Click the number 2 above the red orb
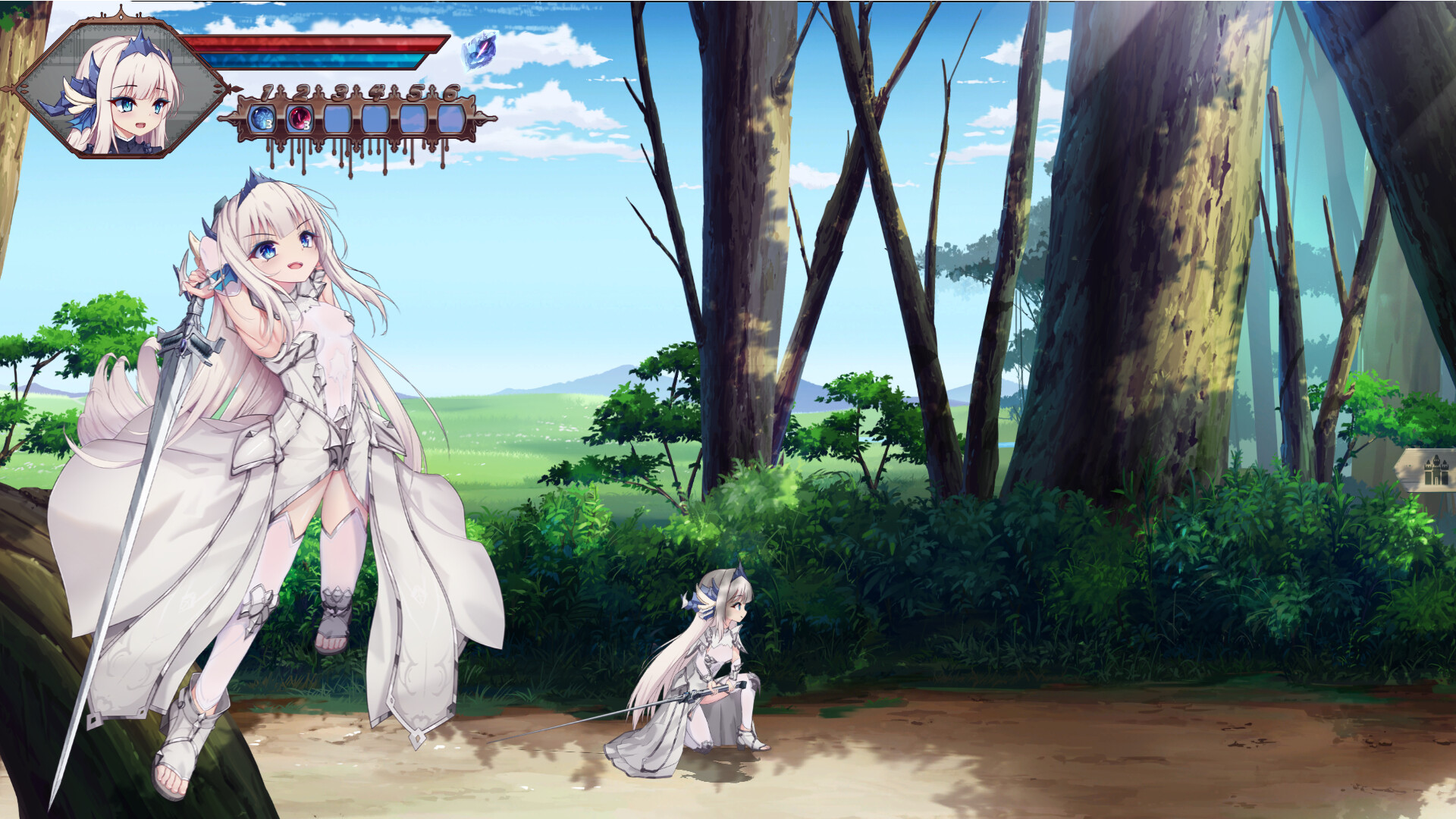Image resolution: width=1456 pixels, height=819 pixels. [x=302, y=91]
